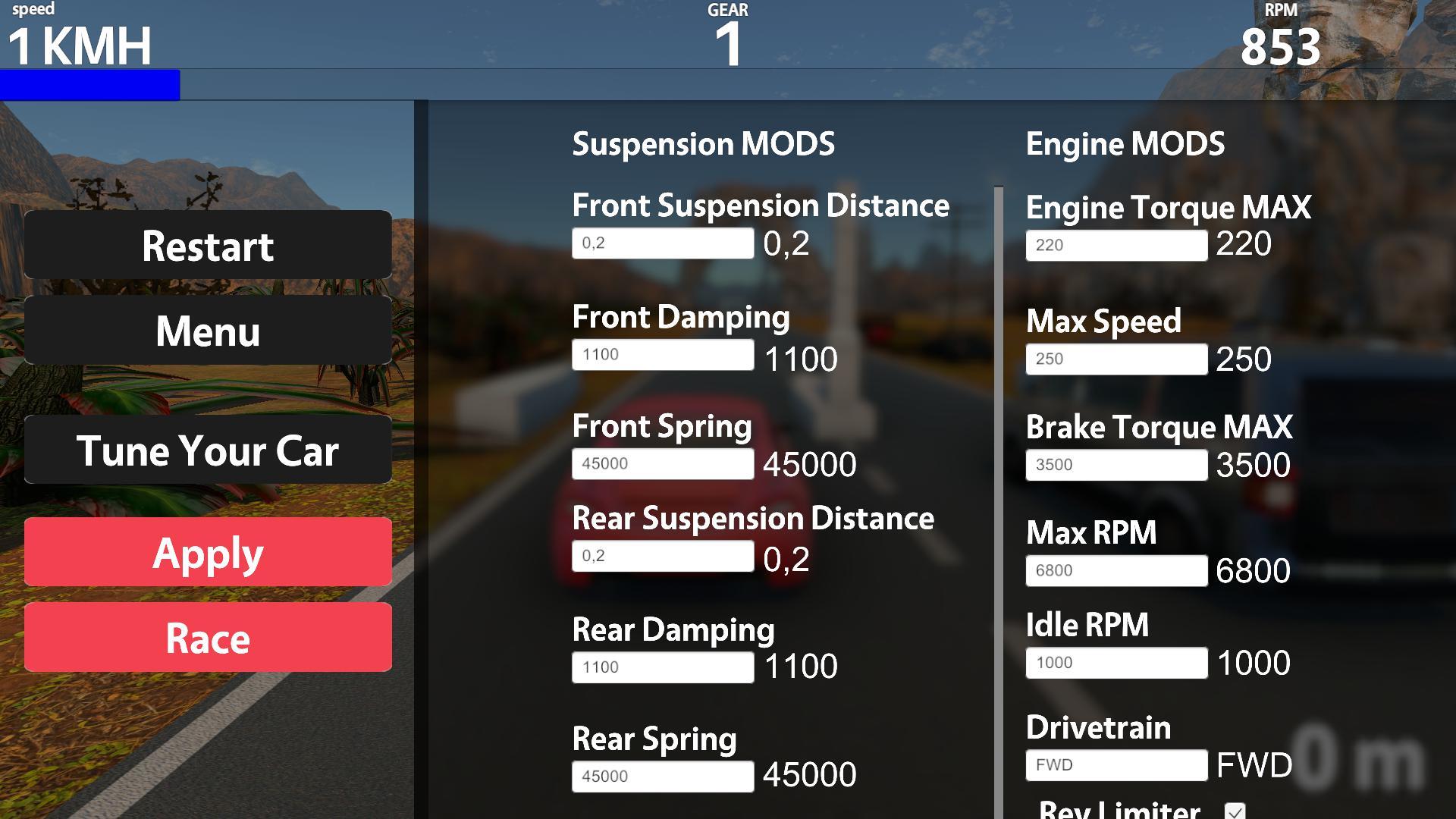Image resolution: width=1456 pixels, height=819 pixels.
Task: Open the Menu screen
Action: [206, 331]
